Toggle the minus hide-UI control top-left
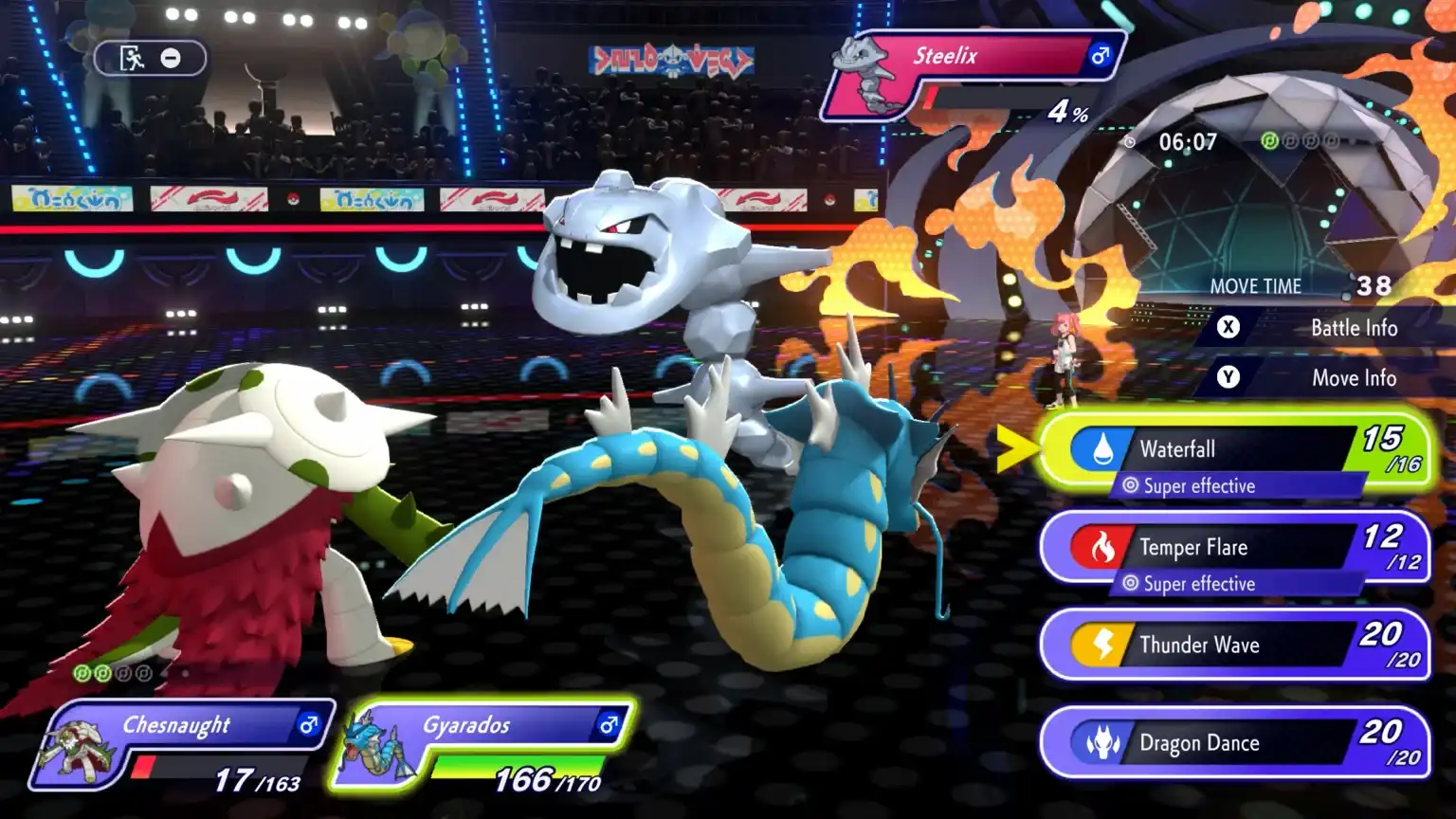The height and width of the screenshot is (819, 1456). 171,58
